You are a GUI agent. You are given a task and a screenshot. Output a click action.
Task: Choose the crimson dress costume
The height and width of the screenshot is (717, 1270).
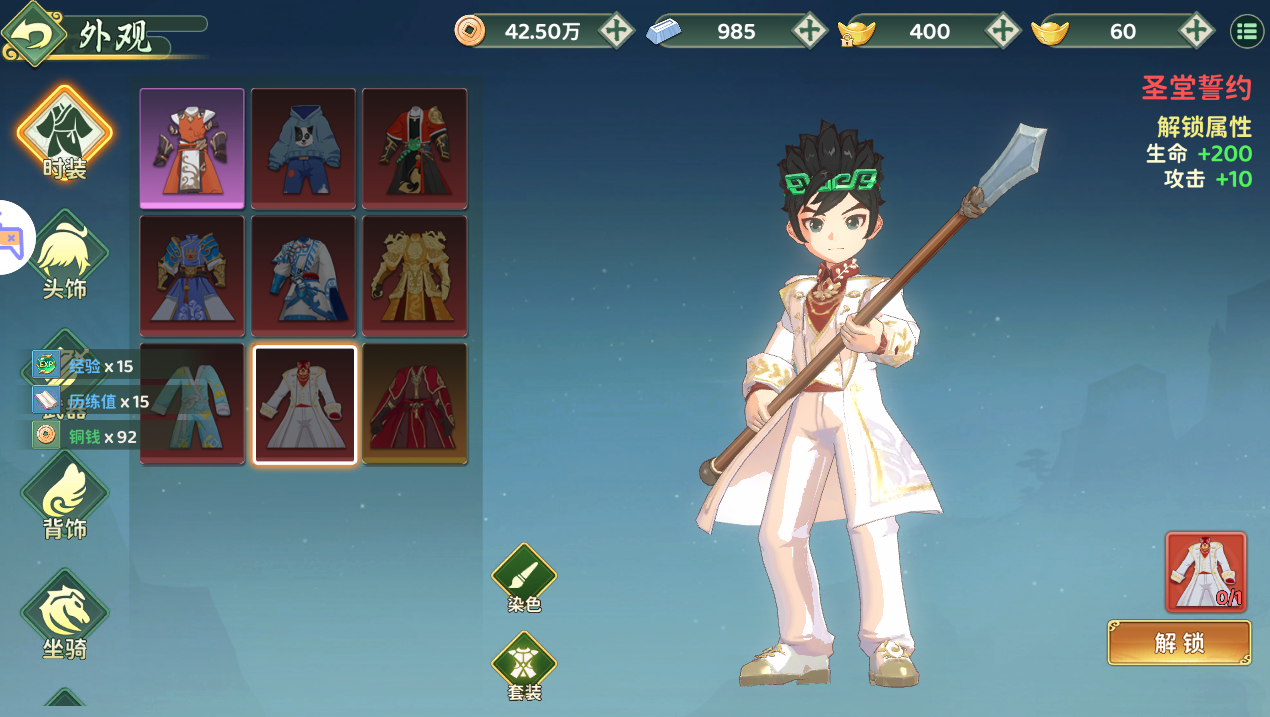(x=414, y=404)
